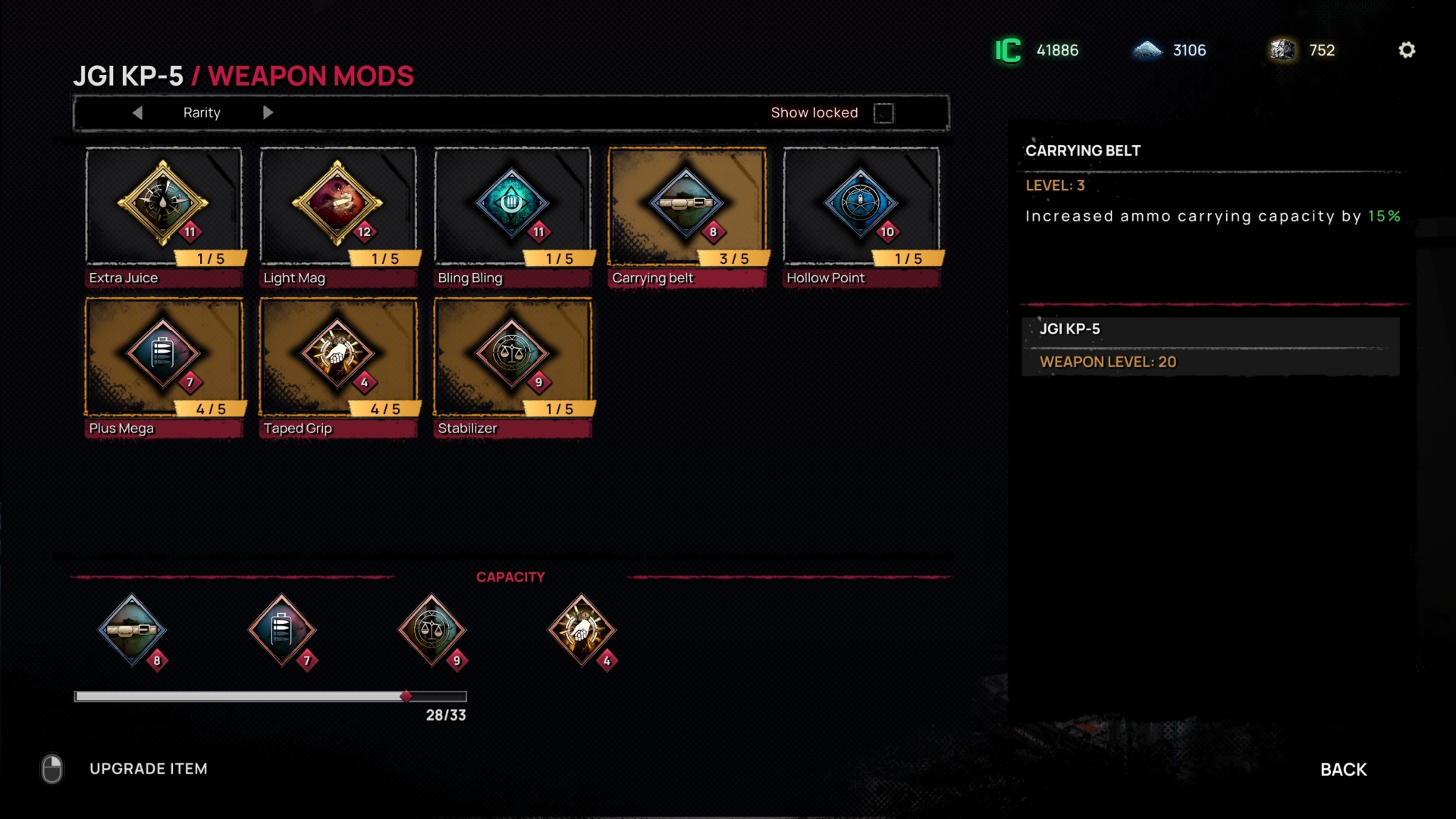Click the 28/33 capacity progress bar
Screen dimensions: 1456x819
(270, 695)
